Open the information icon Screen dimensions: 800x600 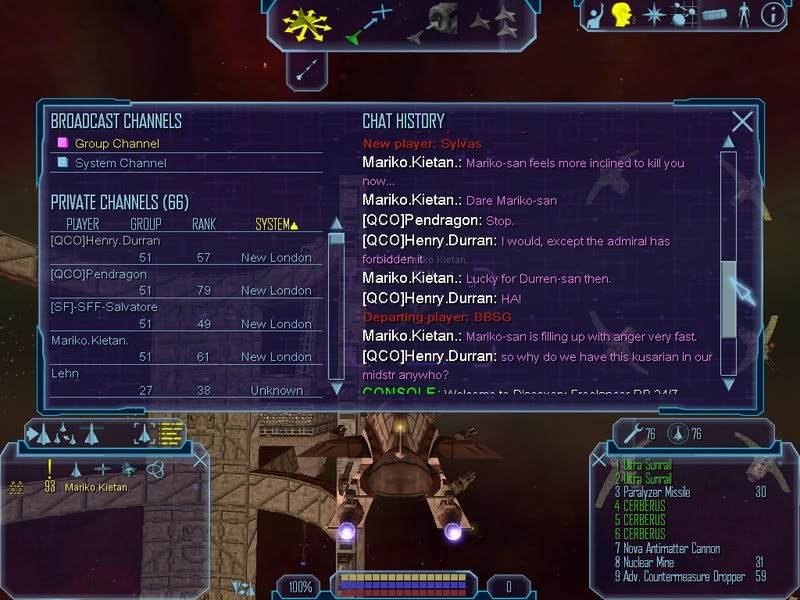pos(771,15)
